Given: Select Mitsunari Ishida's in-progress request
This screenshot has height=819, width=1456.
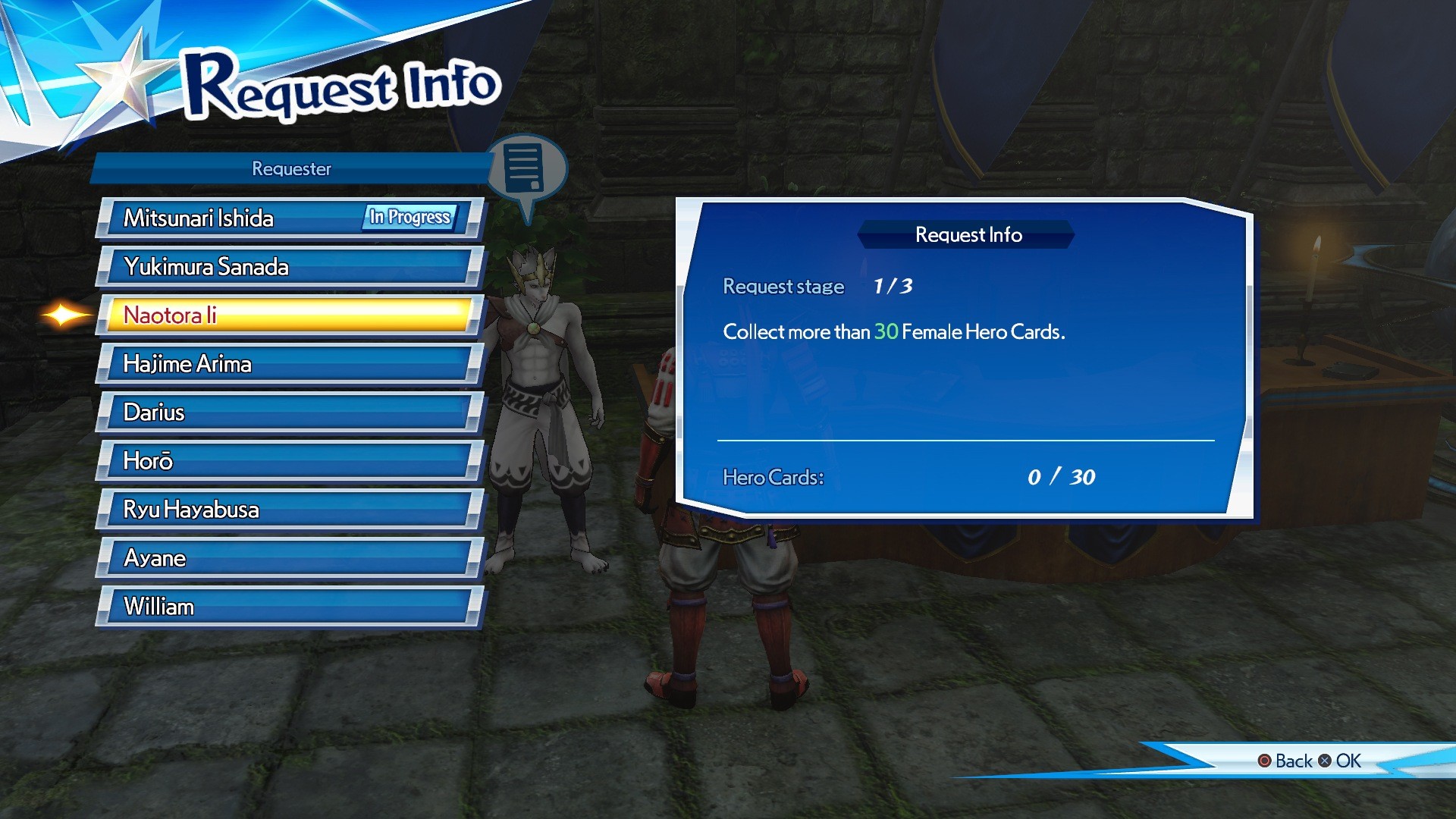Looking at the screenshot, I should [288, 218].
